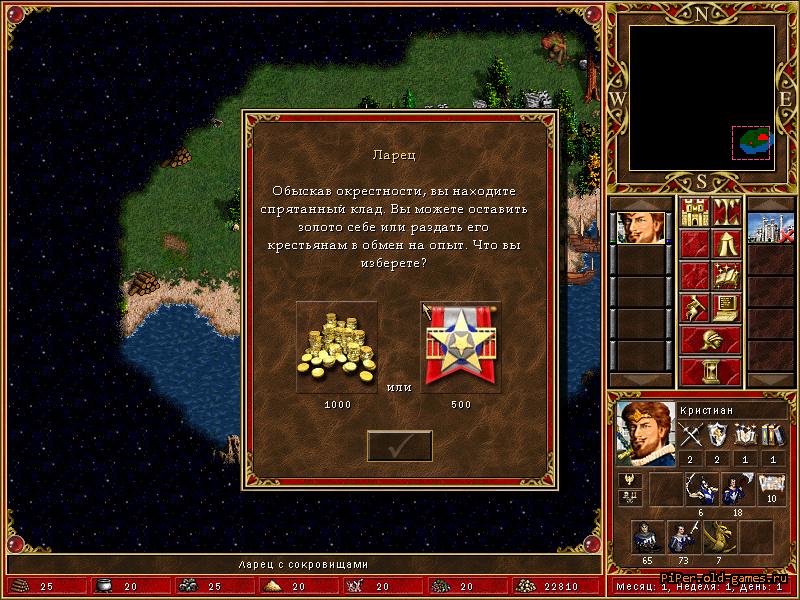Choose the 500 experience reward
The width and height of the screenshot is (800, 600).
click(461, 348)
